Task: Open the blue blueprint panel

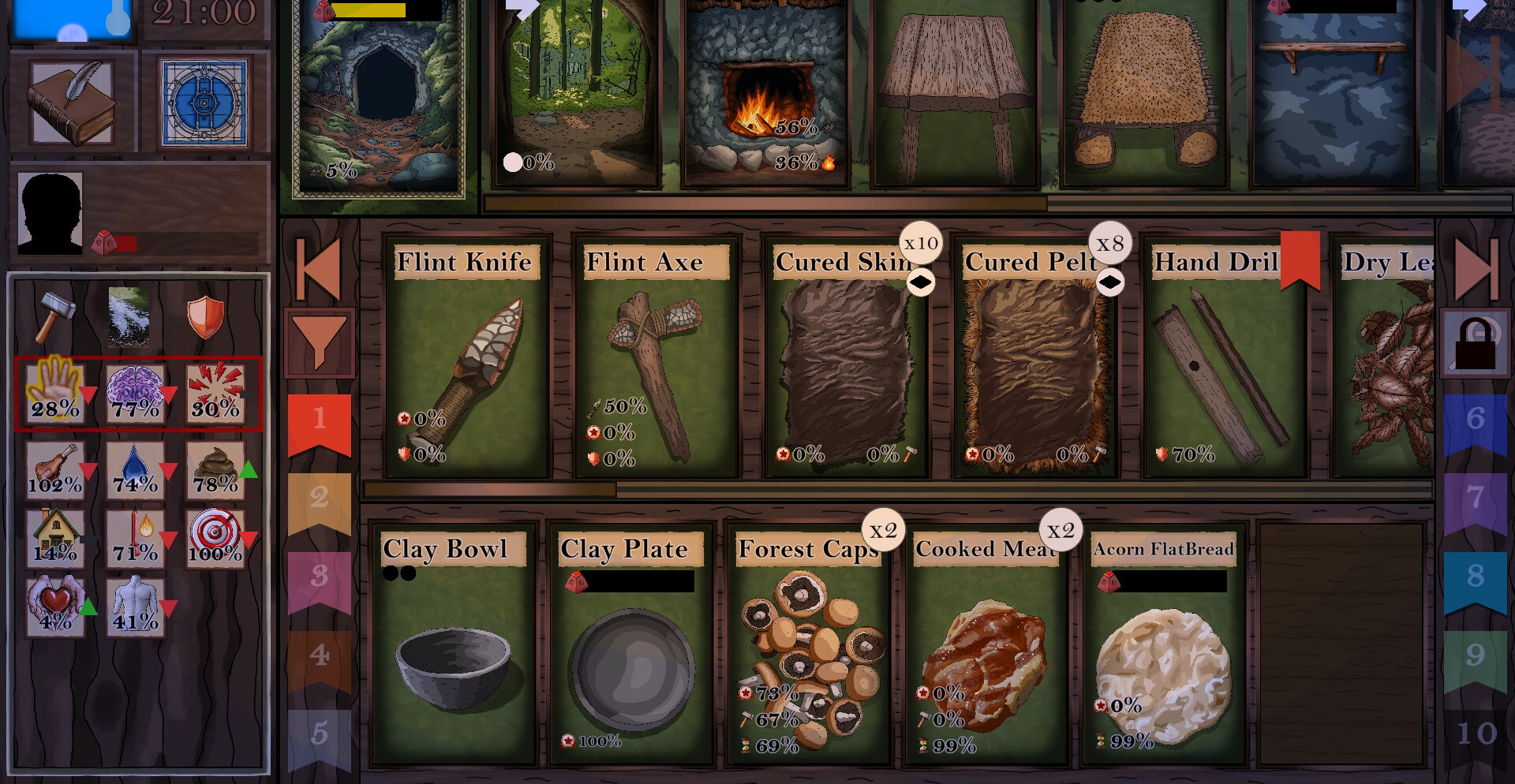Action: pyautogui.click(x=204, y=103)
